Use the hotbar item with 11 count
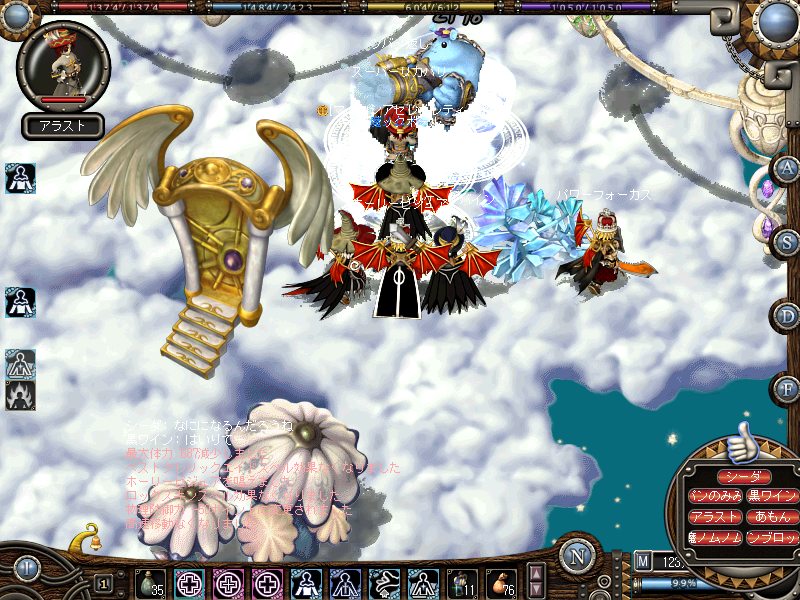Image resolution: width=800 pixels, height=600 pixels. point(463,583)
